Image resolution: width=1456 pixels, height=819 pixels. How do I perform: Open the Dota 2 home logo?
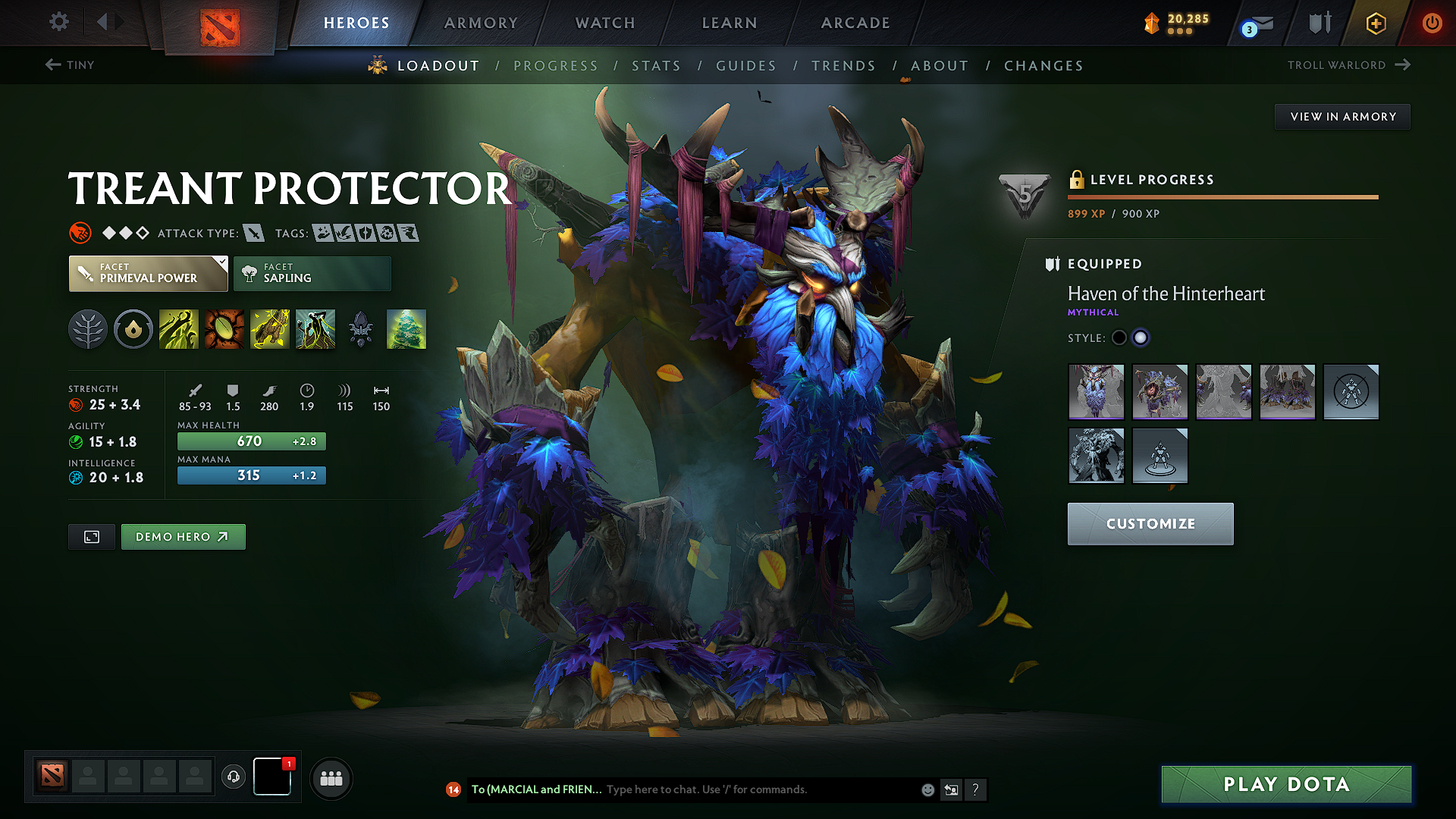pos(221,22)
